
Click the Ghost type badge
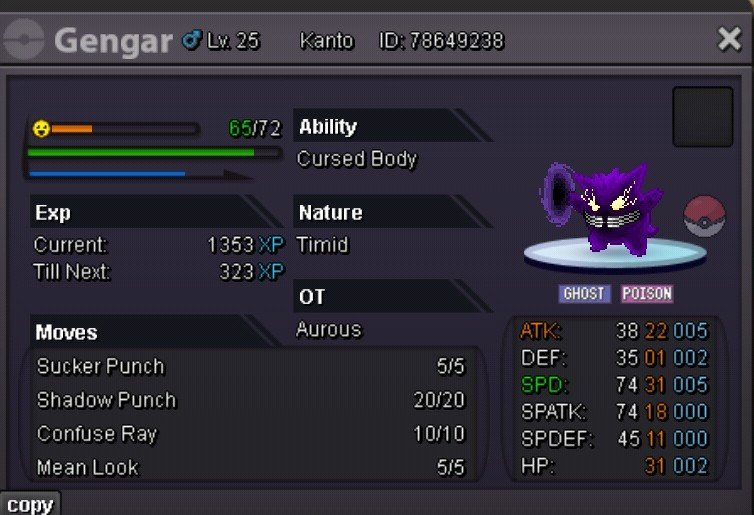coord(584,293)
